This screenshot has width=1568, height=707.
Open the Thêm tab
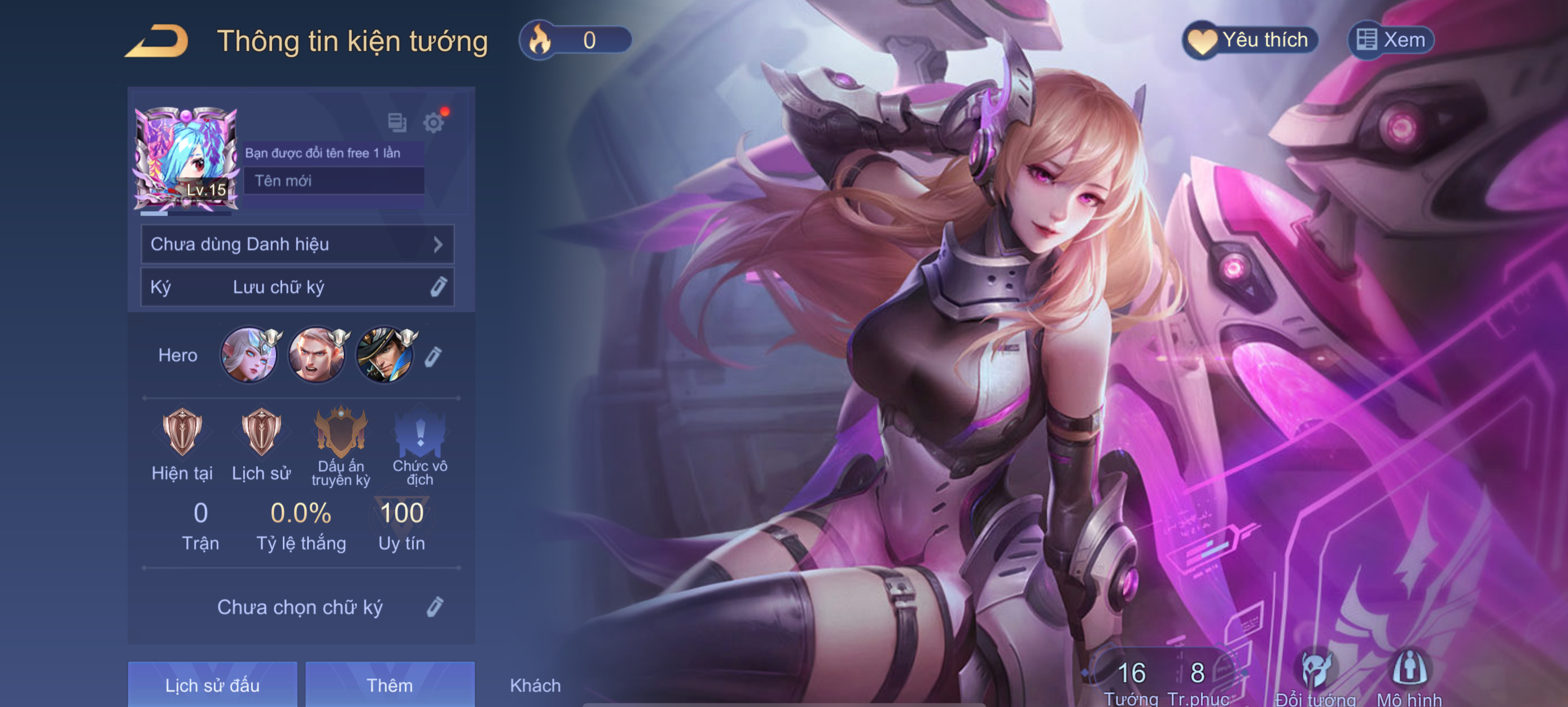click(x=390, y=685)
